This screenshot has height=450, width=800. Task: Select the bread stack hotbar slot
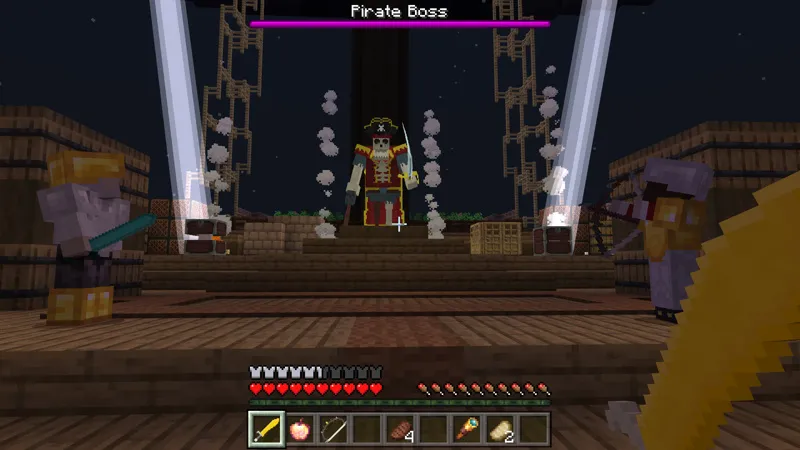[501, 429]
